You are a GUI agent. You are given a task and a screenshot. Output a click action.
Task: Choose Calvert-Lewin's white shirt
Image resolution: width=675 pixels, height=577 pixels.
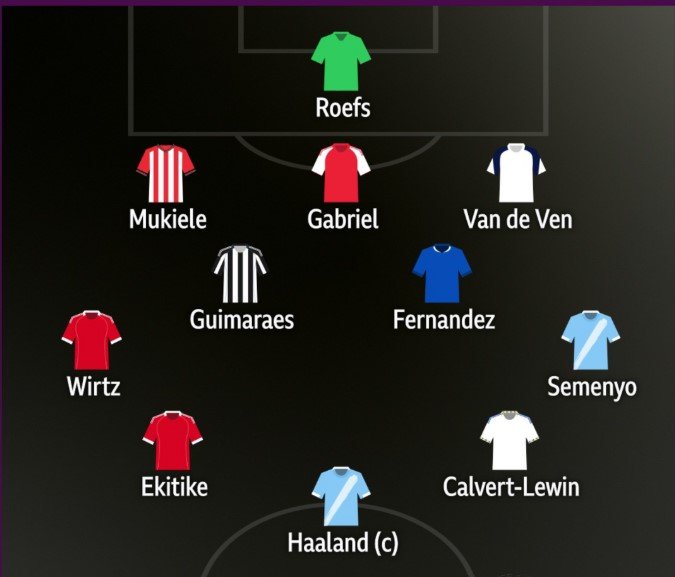click(x=510, y=441)
